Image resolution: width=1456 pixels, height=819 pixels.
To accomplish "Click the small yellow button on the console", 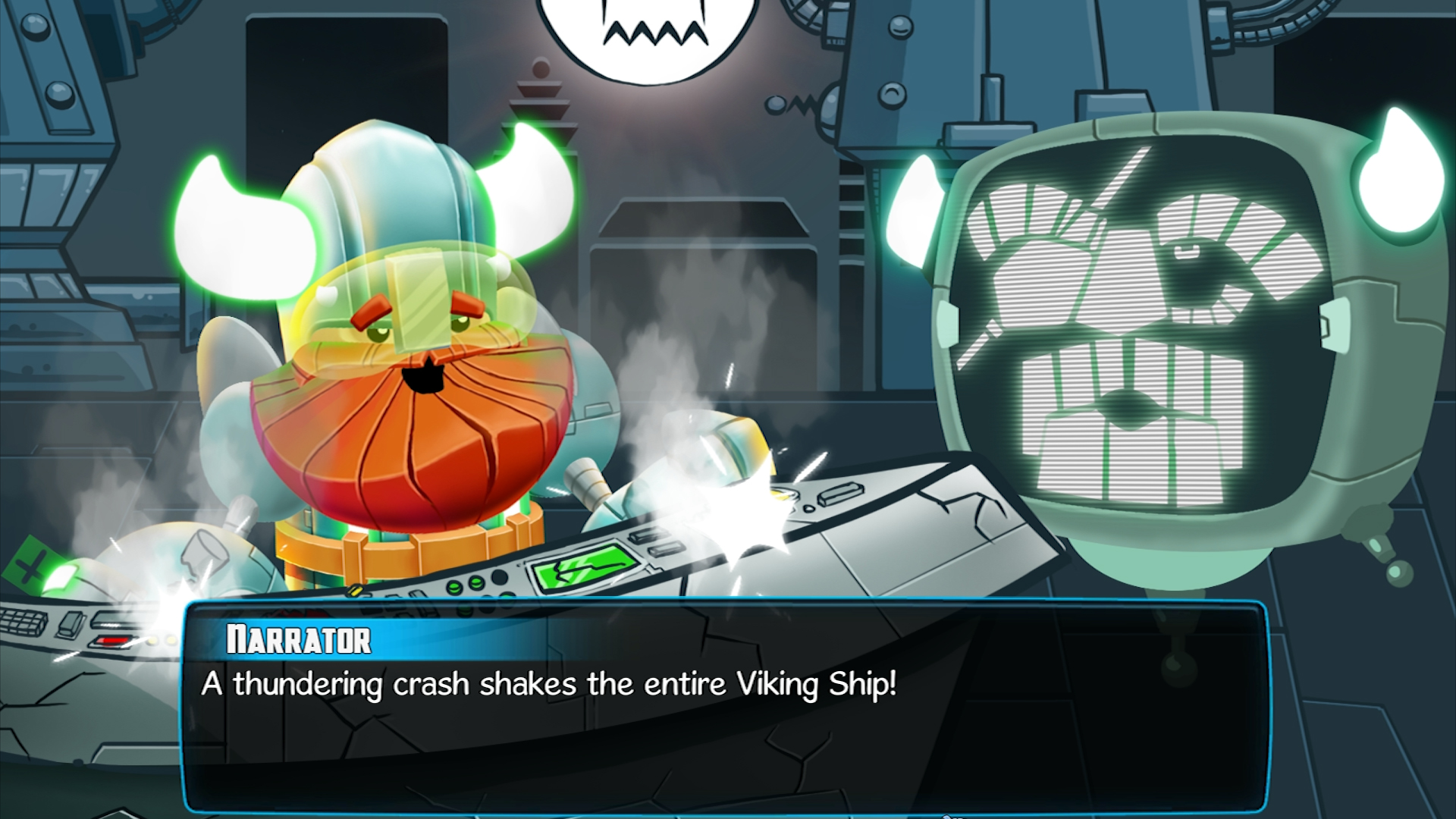I will point(354,591).
